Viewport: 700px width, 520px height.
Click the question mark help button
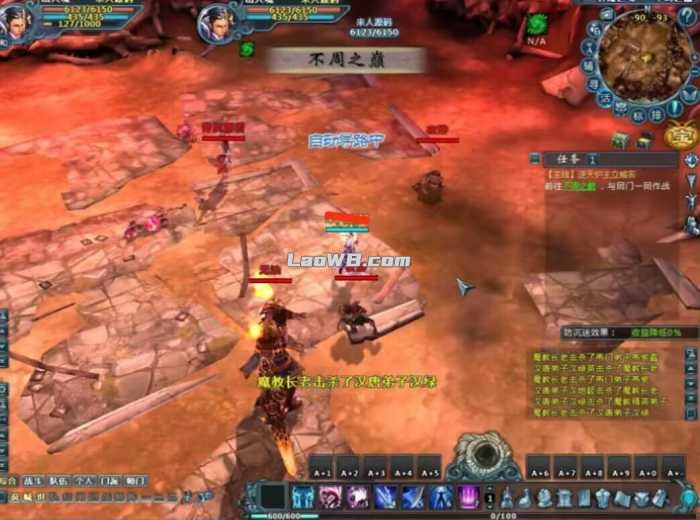(687, 17)
